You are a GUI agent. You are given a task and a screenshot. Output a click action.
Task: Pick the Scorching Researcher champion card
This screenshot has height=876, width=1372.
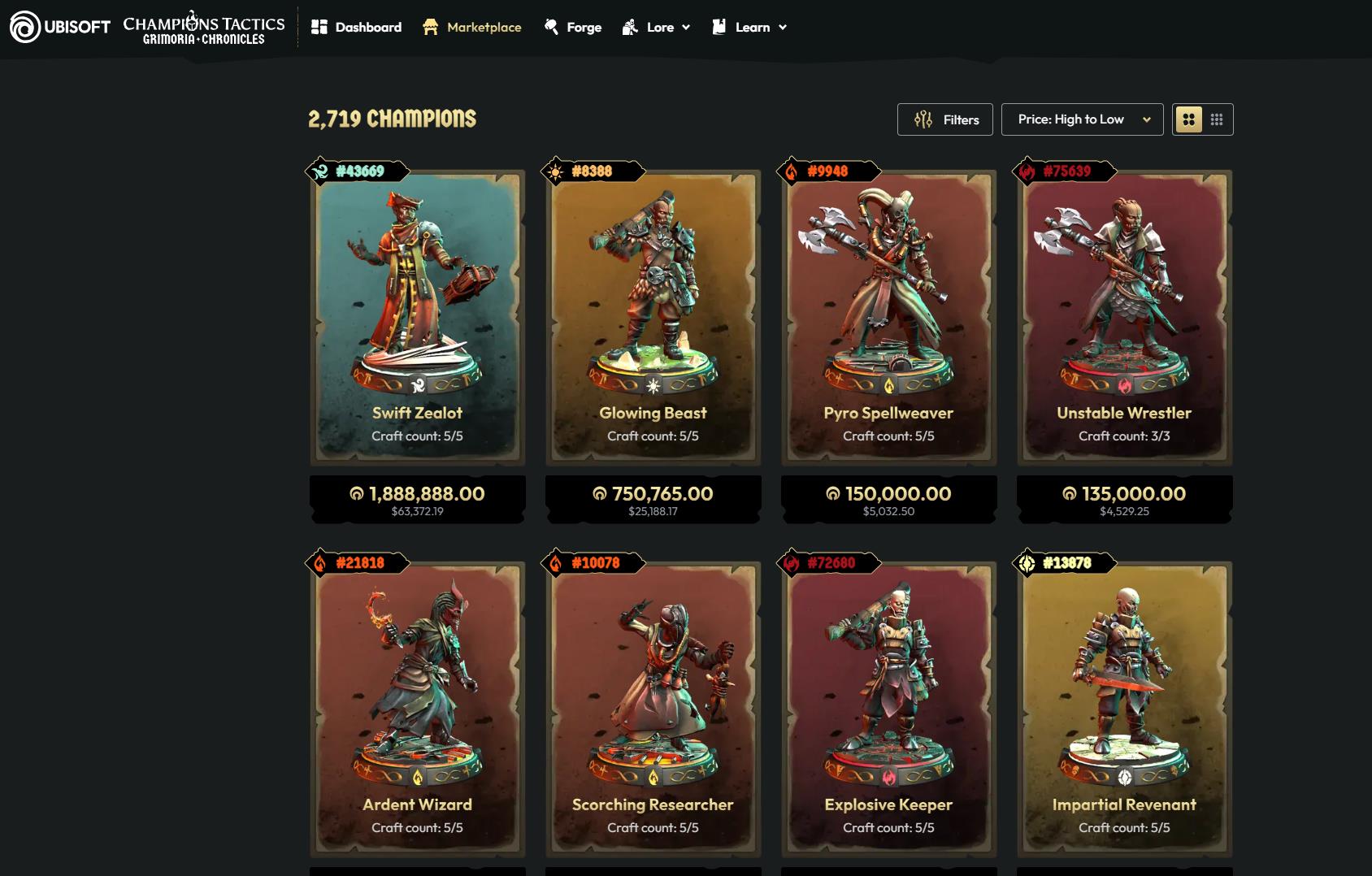[653, 707]
